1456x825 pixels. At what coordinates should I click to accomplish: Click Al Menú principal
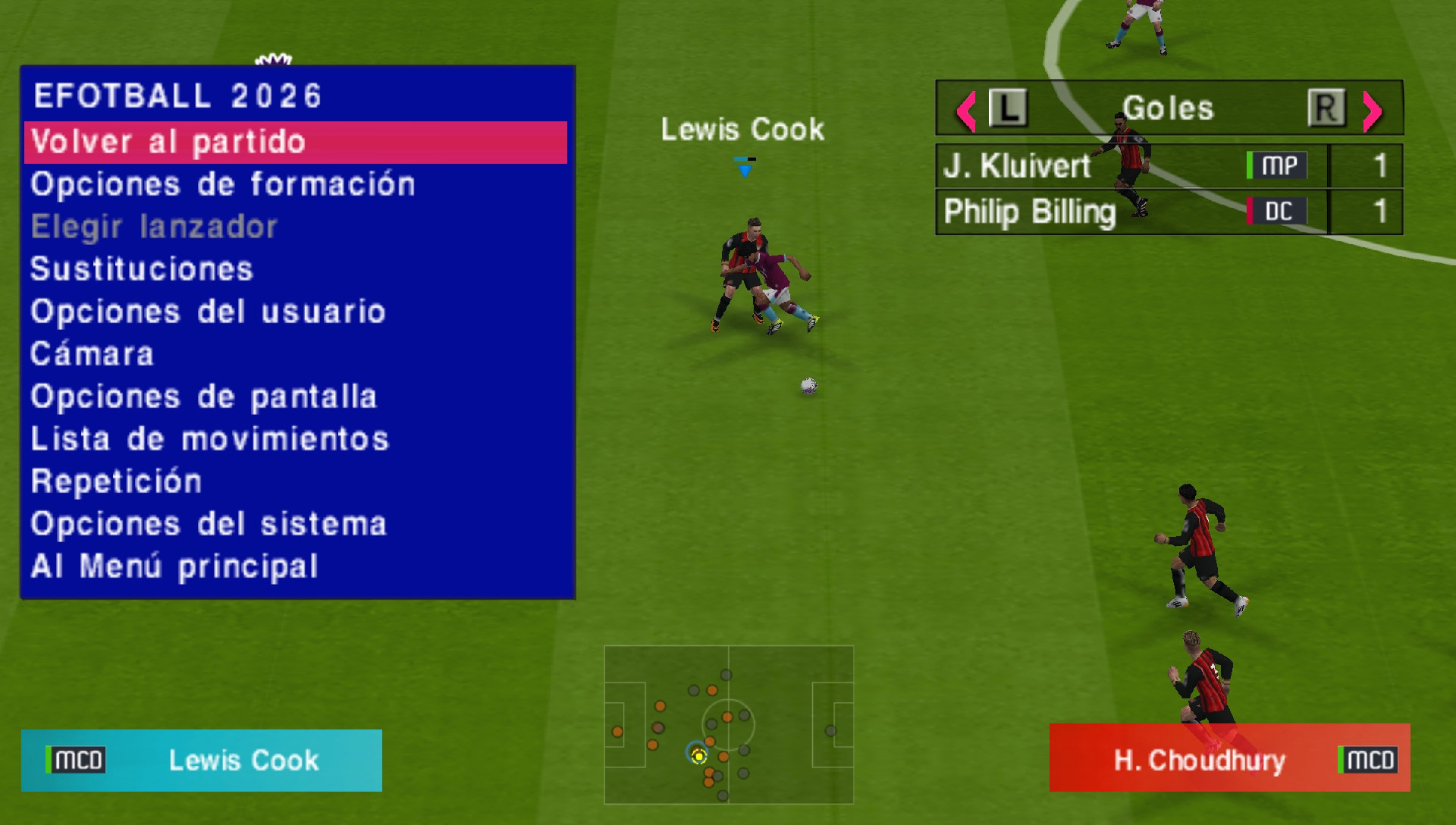[x=173, y=564]
